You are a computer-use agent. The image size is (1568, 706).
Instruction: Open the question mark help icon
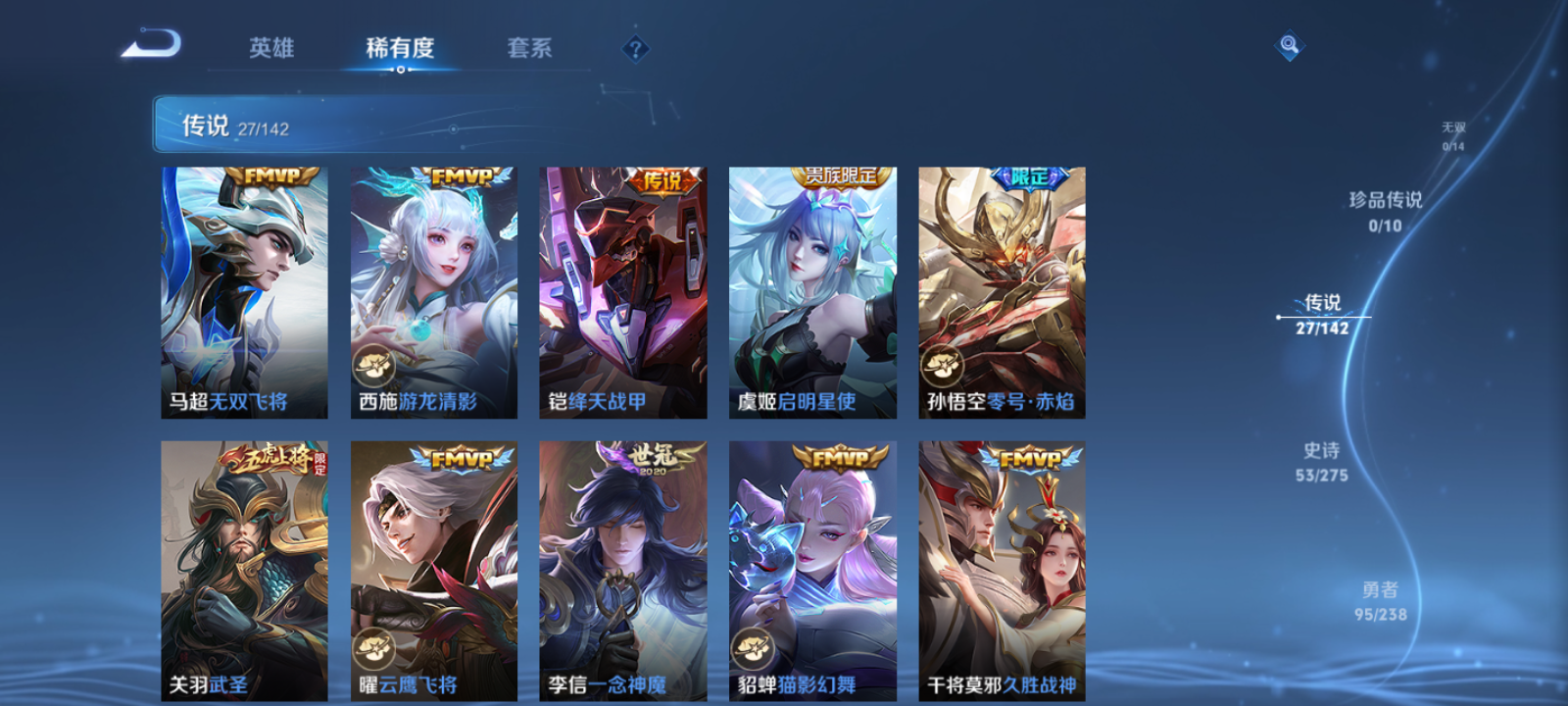click(x=638, y=47)
